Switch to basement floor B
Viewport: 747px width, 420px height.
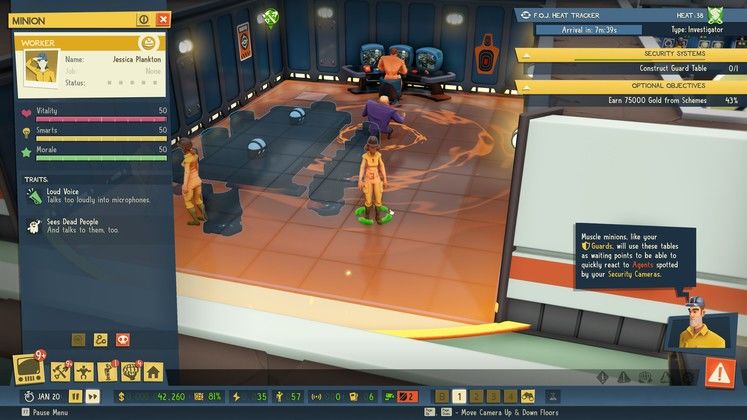tap(441, 396)
